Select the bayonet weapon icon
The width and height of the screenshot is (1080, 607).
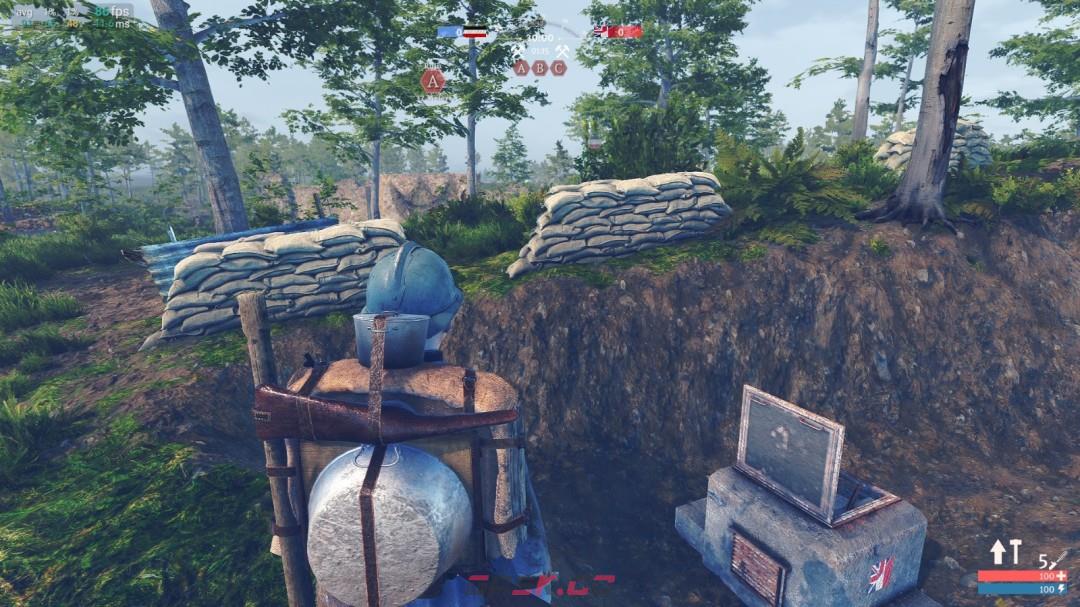[1058, 560]
